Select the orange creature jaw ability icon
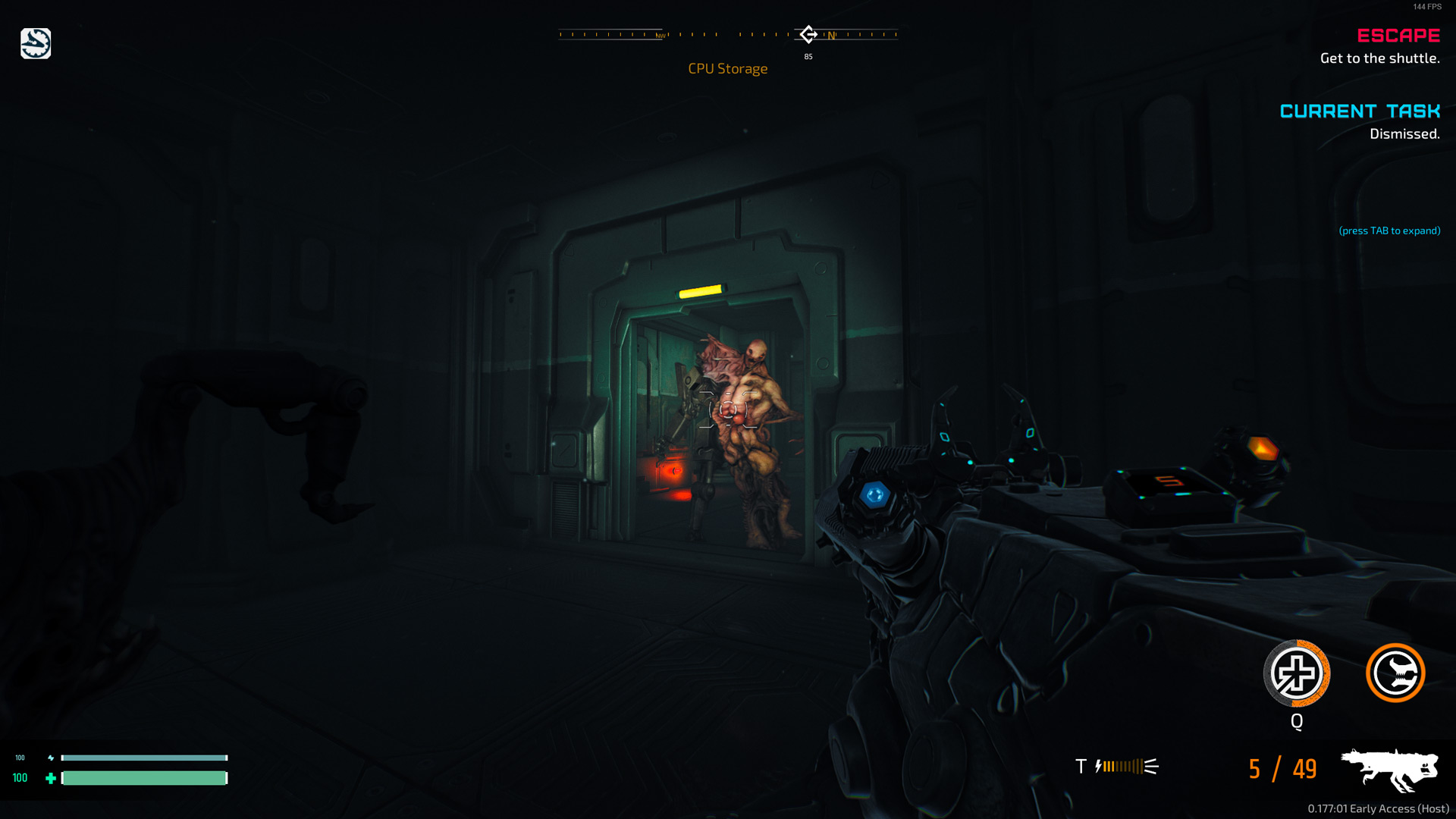 [1395, 673]
